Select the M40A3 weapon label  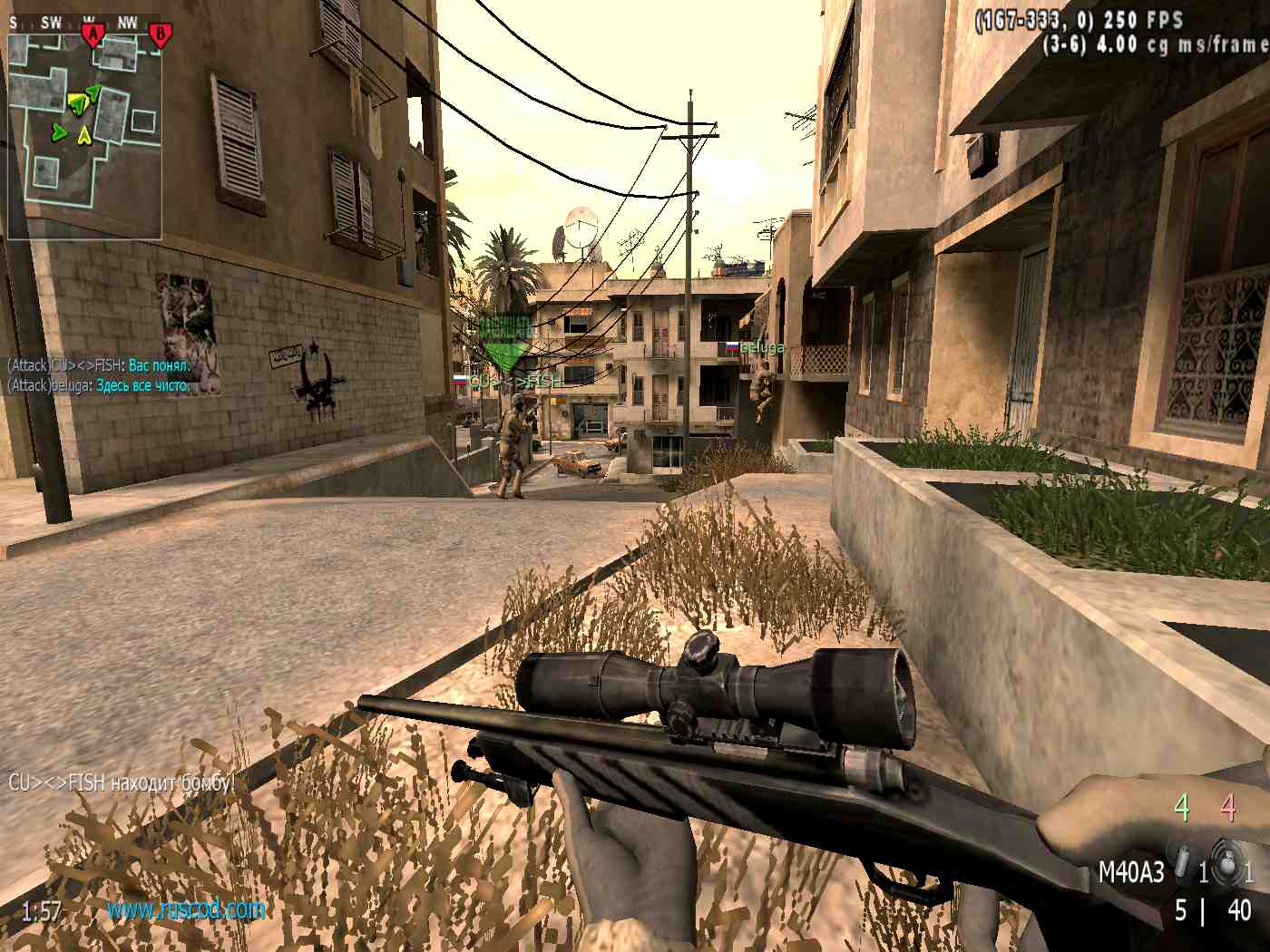click(x=1130, y=872)
